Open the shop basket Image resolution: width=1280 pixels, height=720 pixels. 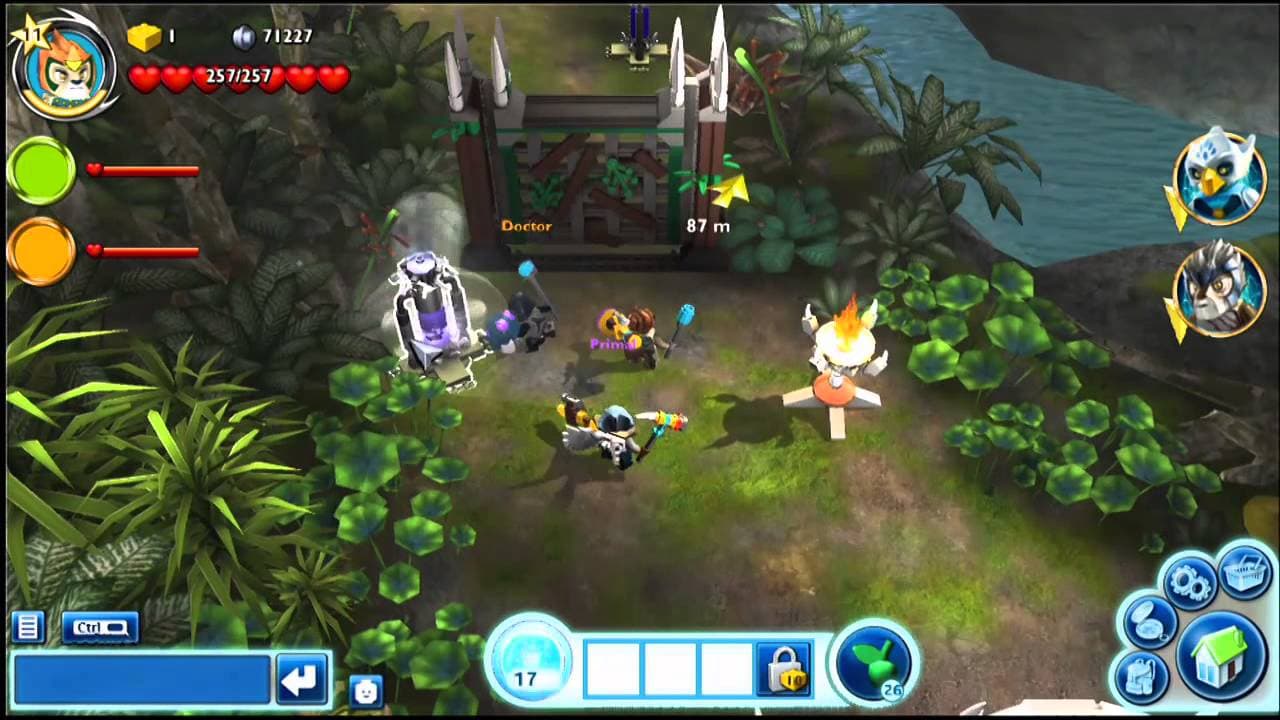(1244, 572)
